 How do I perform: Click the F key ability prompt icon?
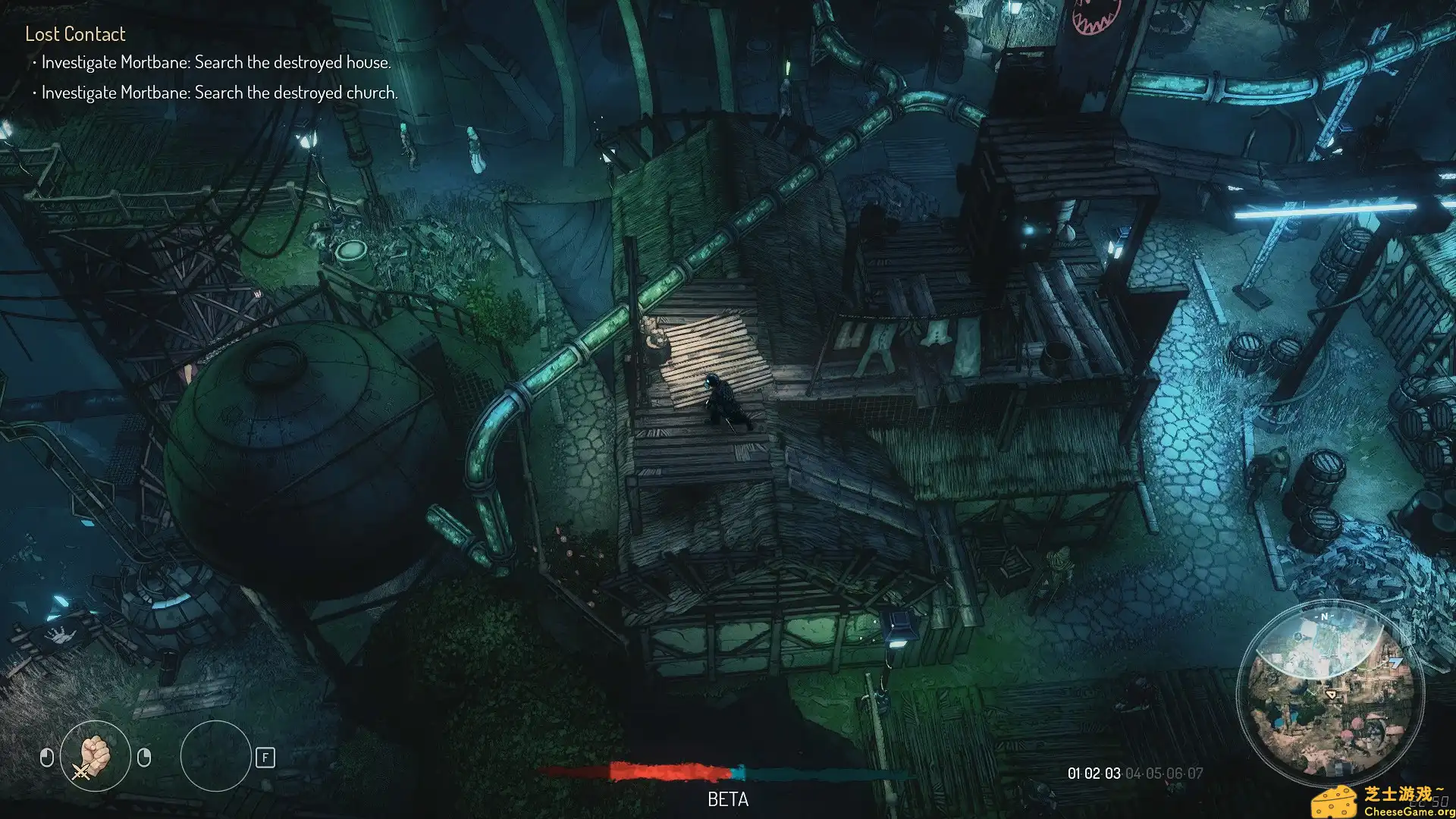tap(265, 758)
